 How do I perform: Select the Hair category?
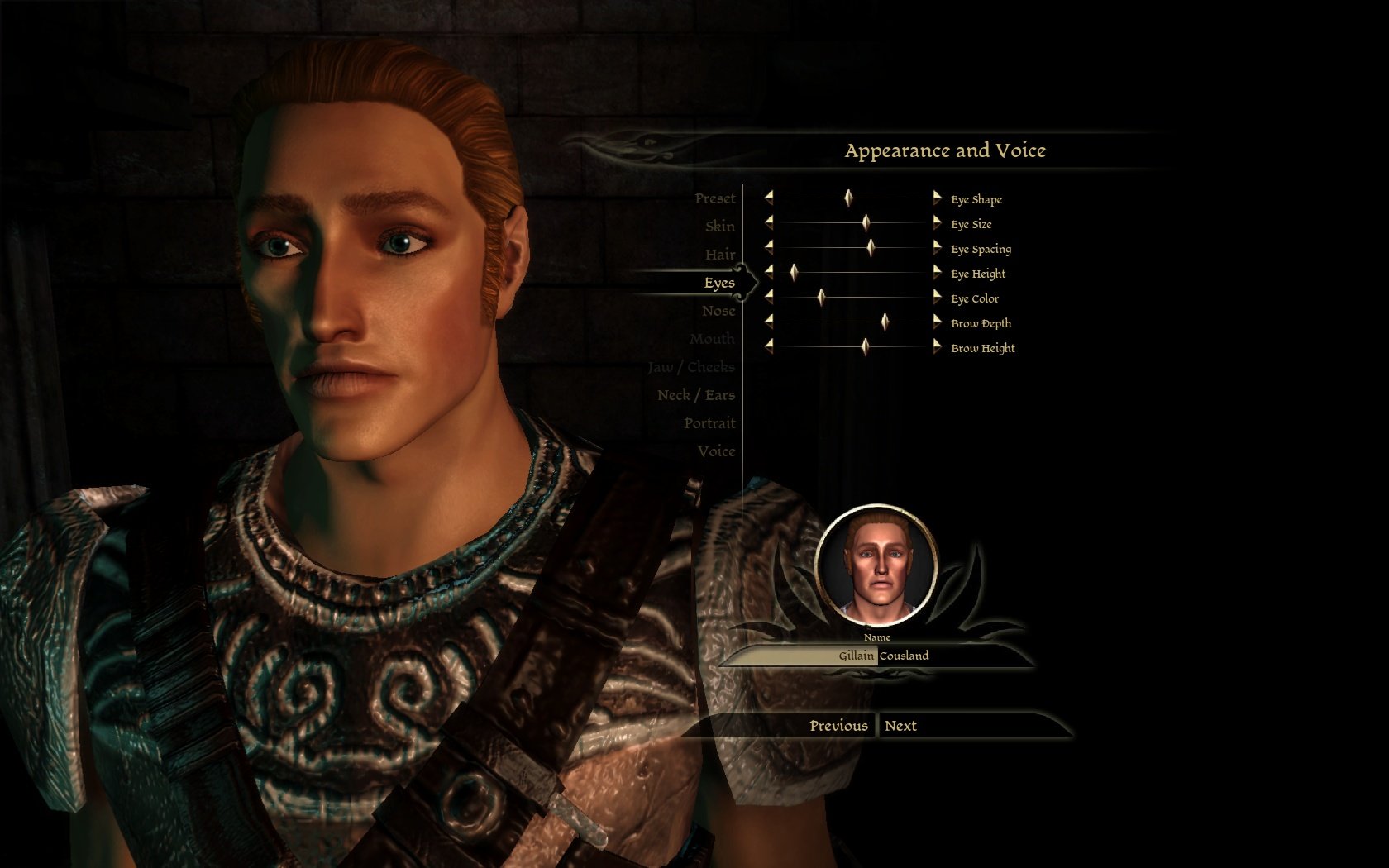[719, 255]
